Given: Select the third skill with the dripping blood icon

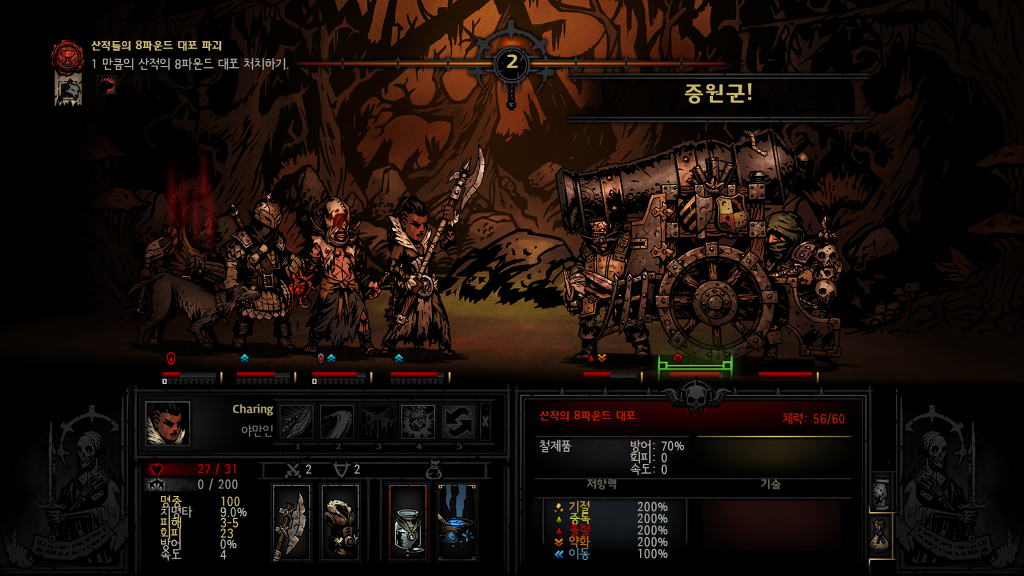Looking at the screenshot, I should (x=377, y=421).
